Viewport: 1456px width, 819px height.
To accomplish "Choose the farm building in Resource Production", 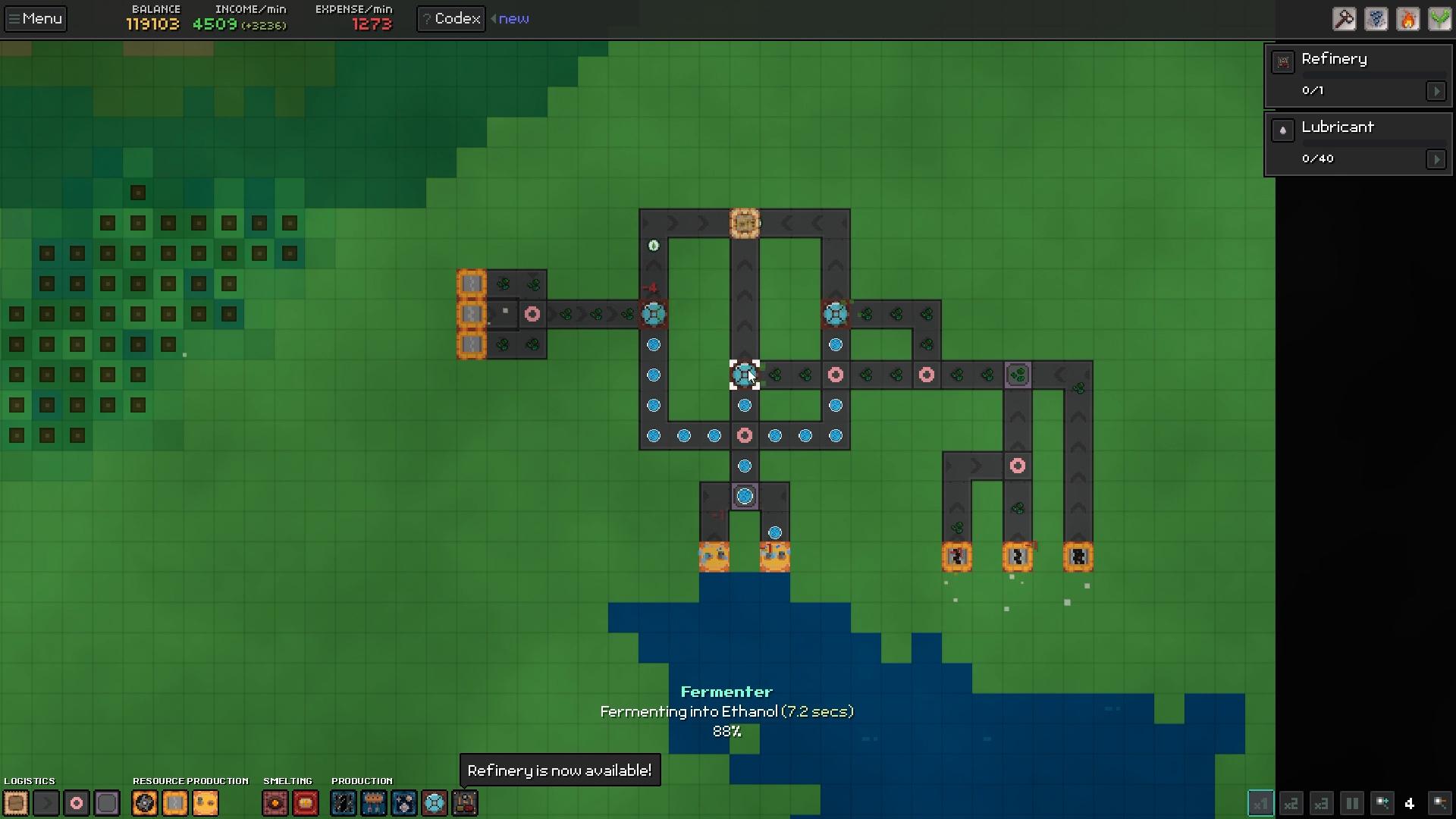I will point(206,803).
